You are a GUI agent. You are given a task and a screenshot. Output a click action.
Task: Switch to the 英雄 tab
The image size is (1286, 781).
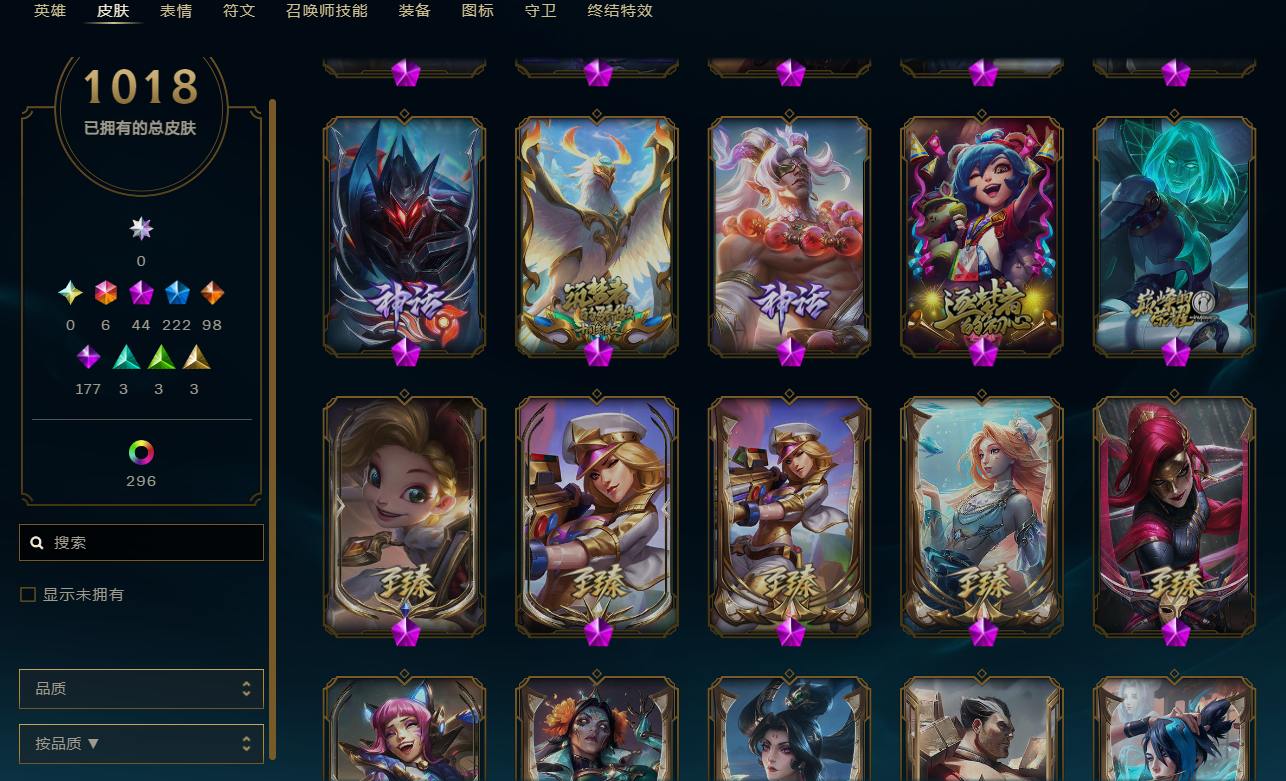[x=50, y=11]
